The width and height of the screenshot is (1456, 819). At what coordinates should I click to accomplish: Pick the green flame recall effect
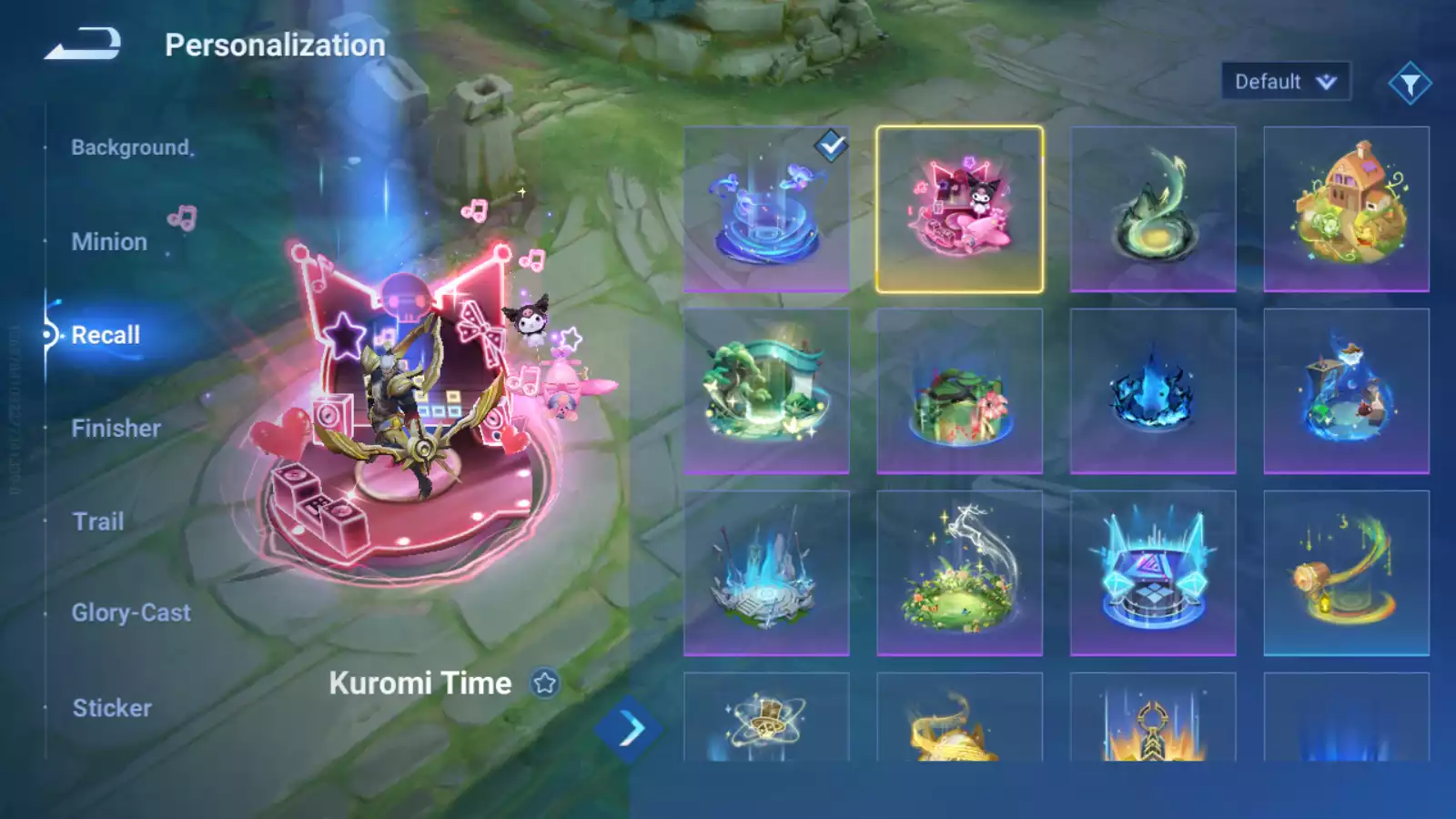click(1153, 209)
